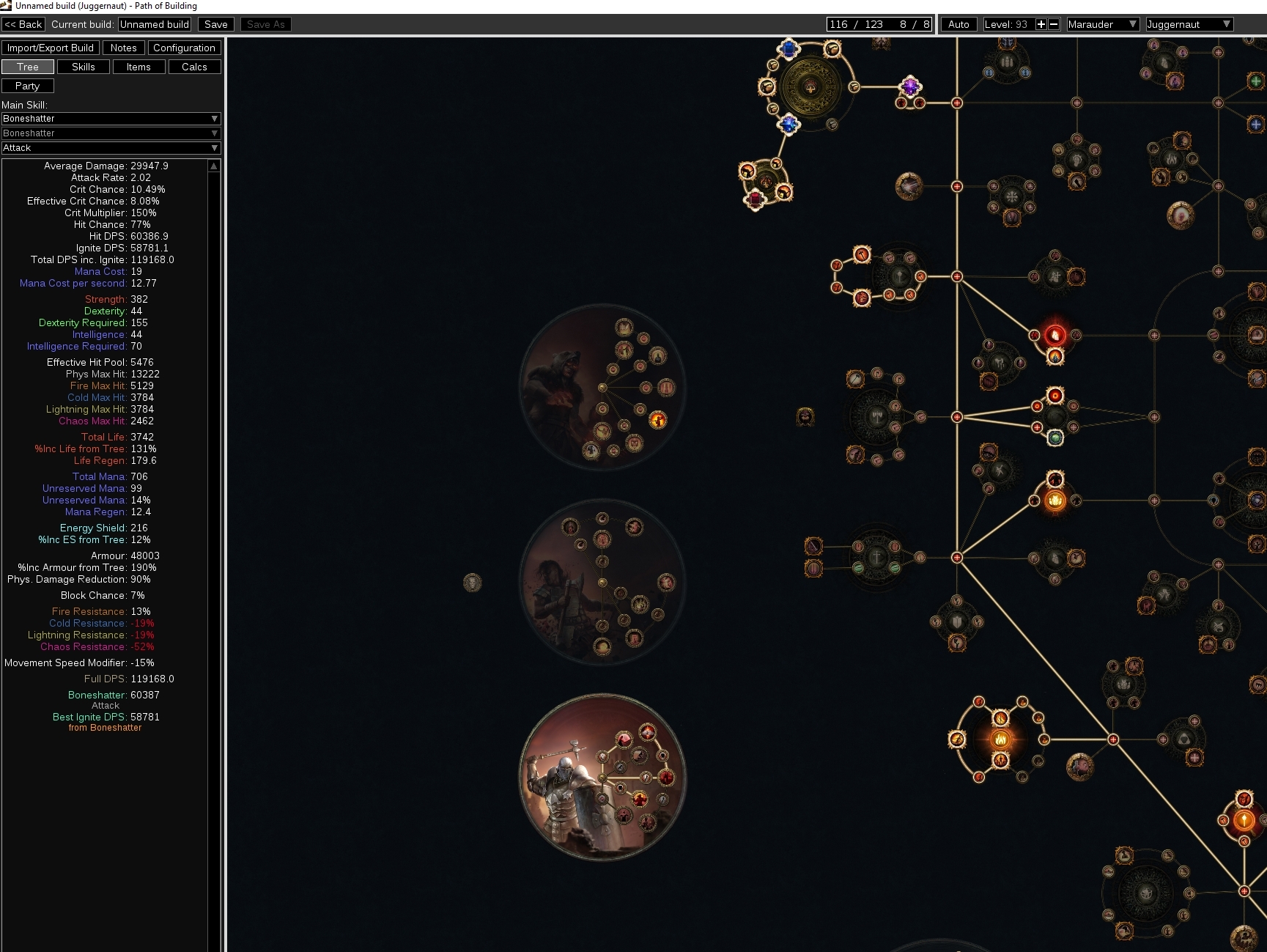This screenshot has height=952, width=1267.
Task: Enable the Auto level option
Action: pos(958,24)
